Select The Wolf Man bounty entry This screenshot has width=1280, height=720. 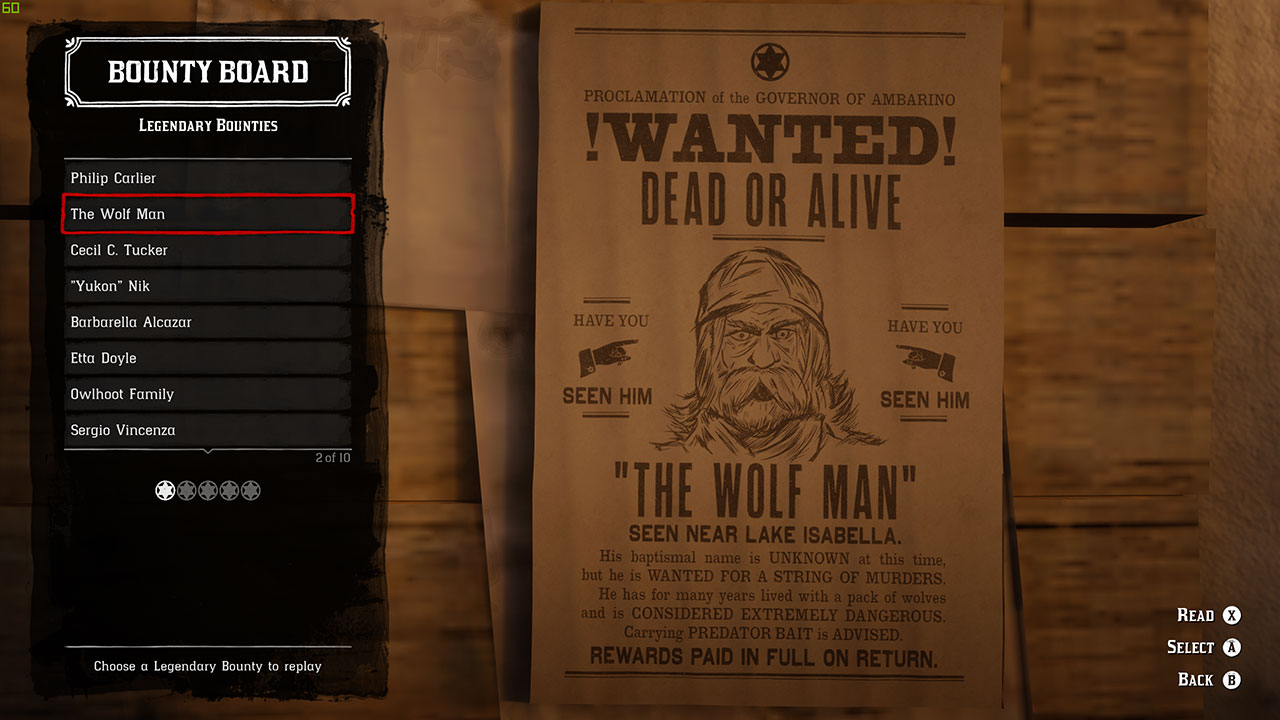[207, 214]
